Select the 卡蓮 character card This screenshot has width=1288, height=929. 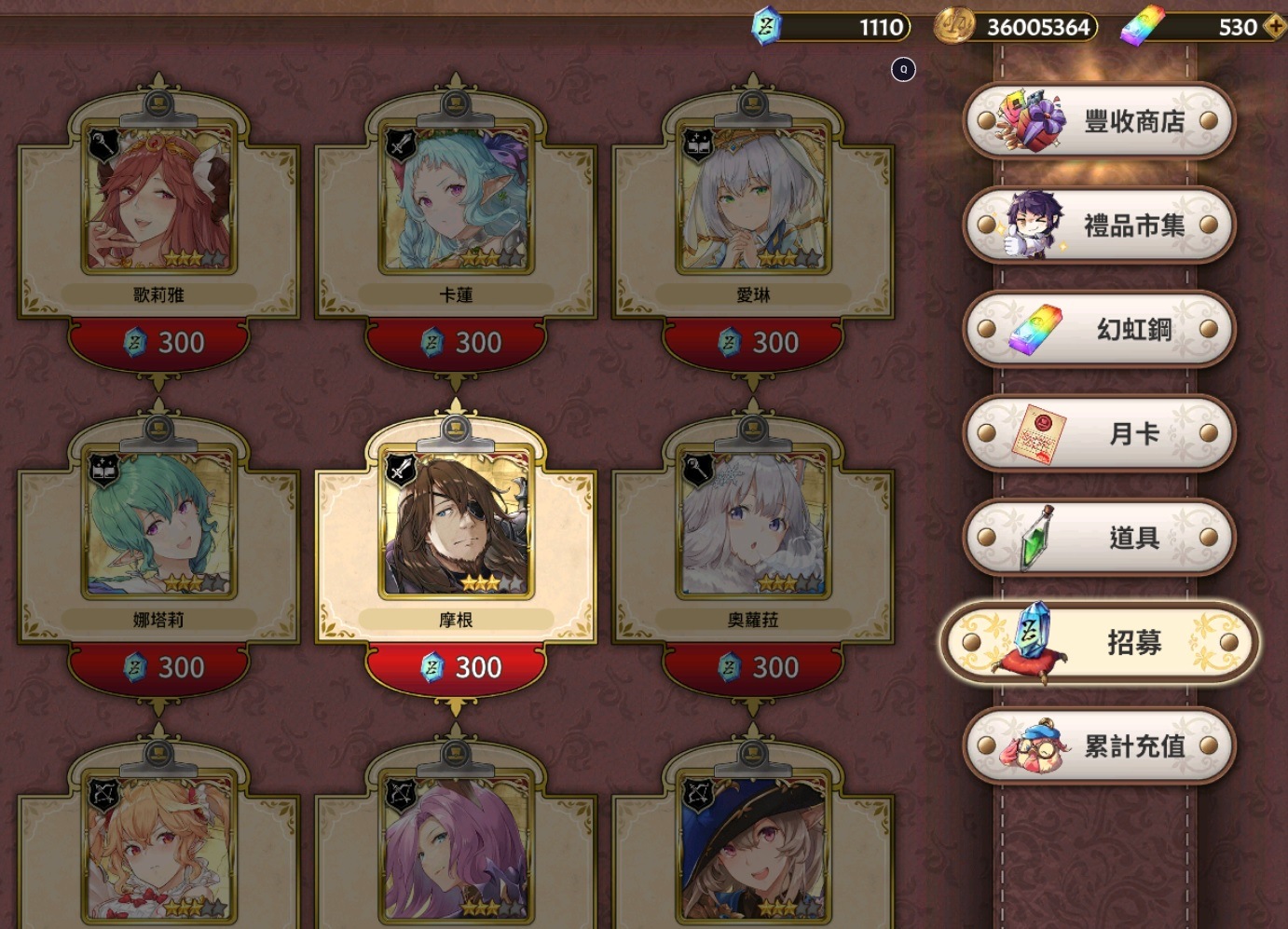coord(456,198)
